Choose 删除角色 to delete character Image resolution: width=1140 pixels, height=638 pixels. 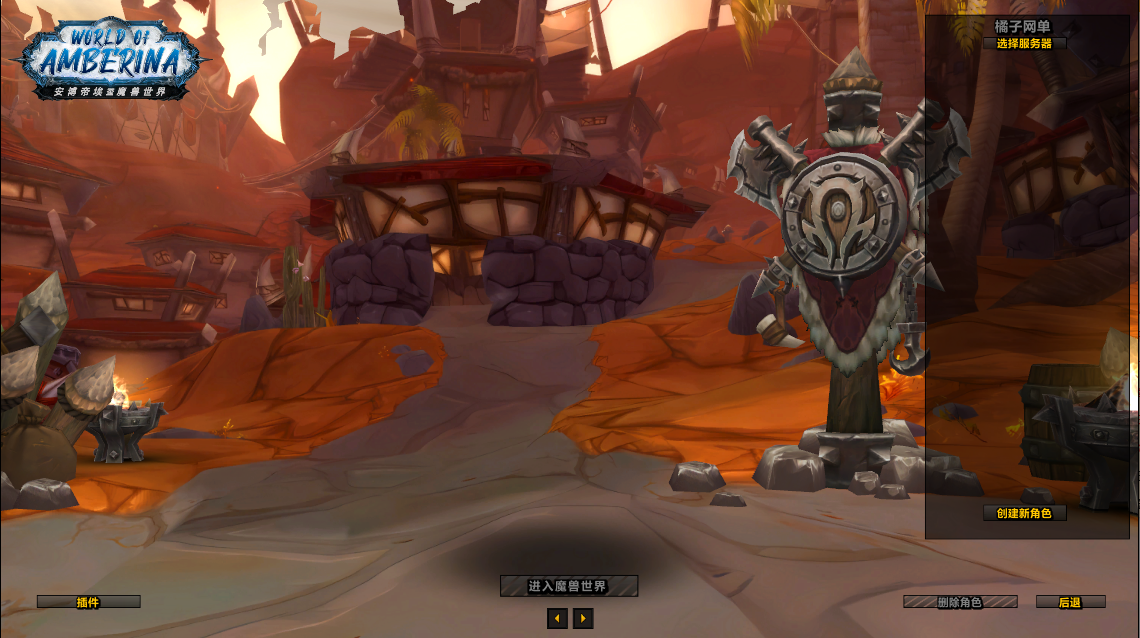point(960,602)
